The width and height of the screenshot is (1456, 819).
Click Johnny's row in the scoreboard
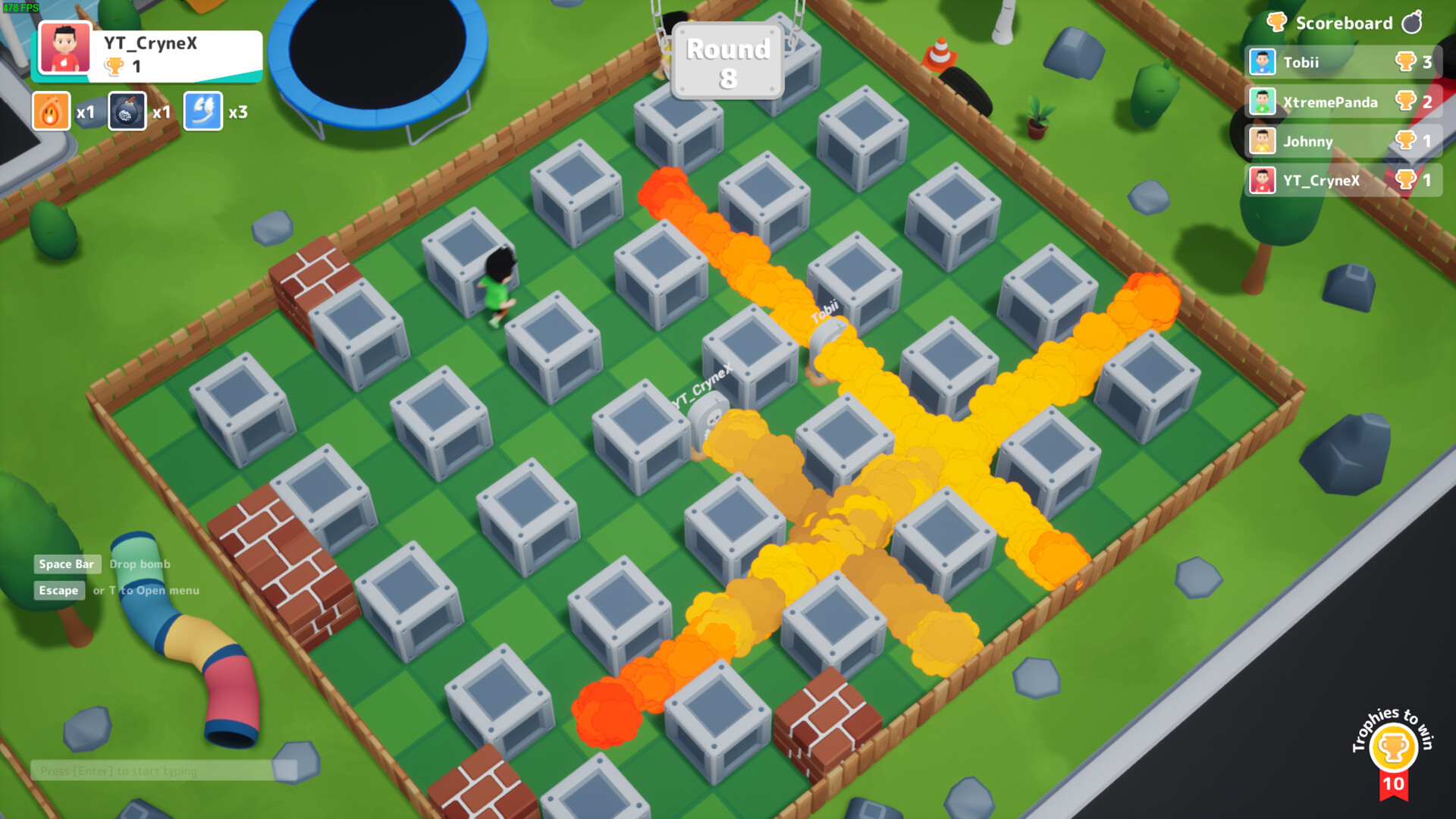click(1308, 141)
